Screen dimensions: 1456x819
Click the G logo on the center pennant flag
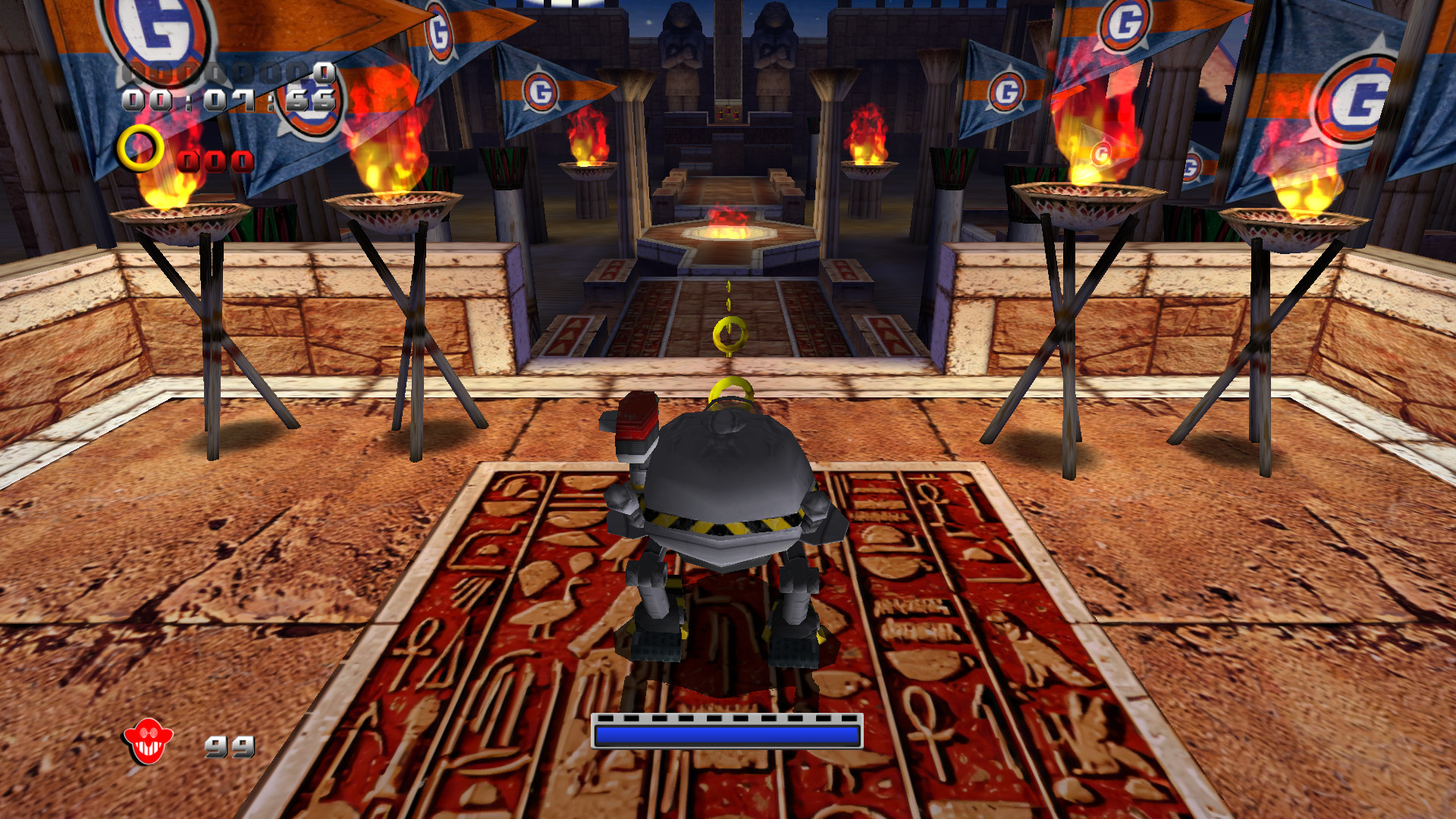542,89
